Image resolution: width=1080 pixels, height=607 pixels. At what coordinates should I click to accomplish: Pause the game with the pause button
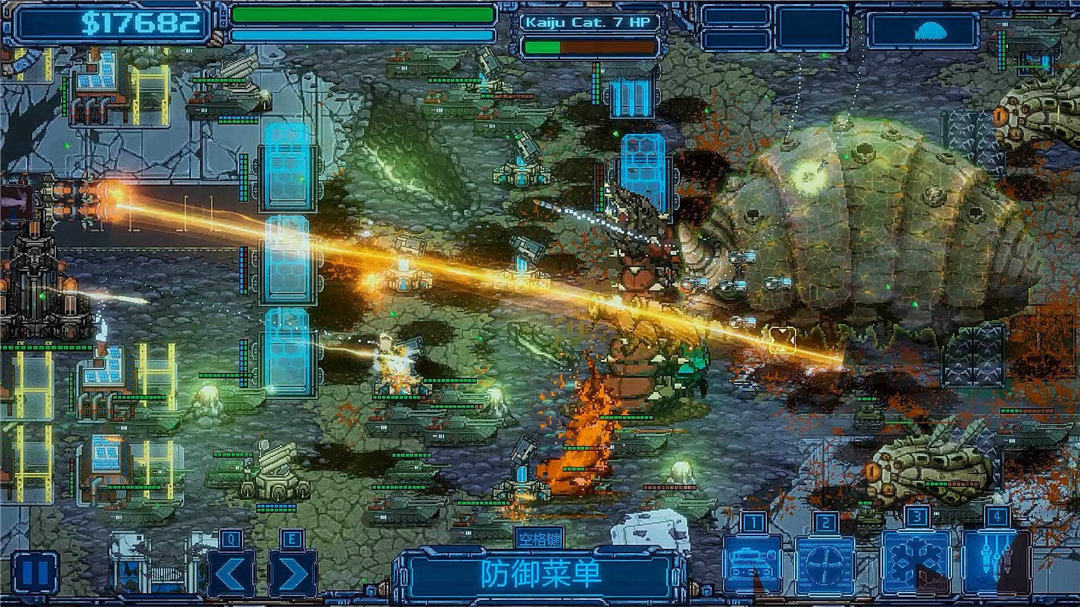[x=33, y=573]
